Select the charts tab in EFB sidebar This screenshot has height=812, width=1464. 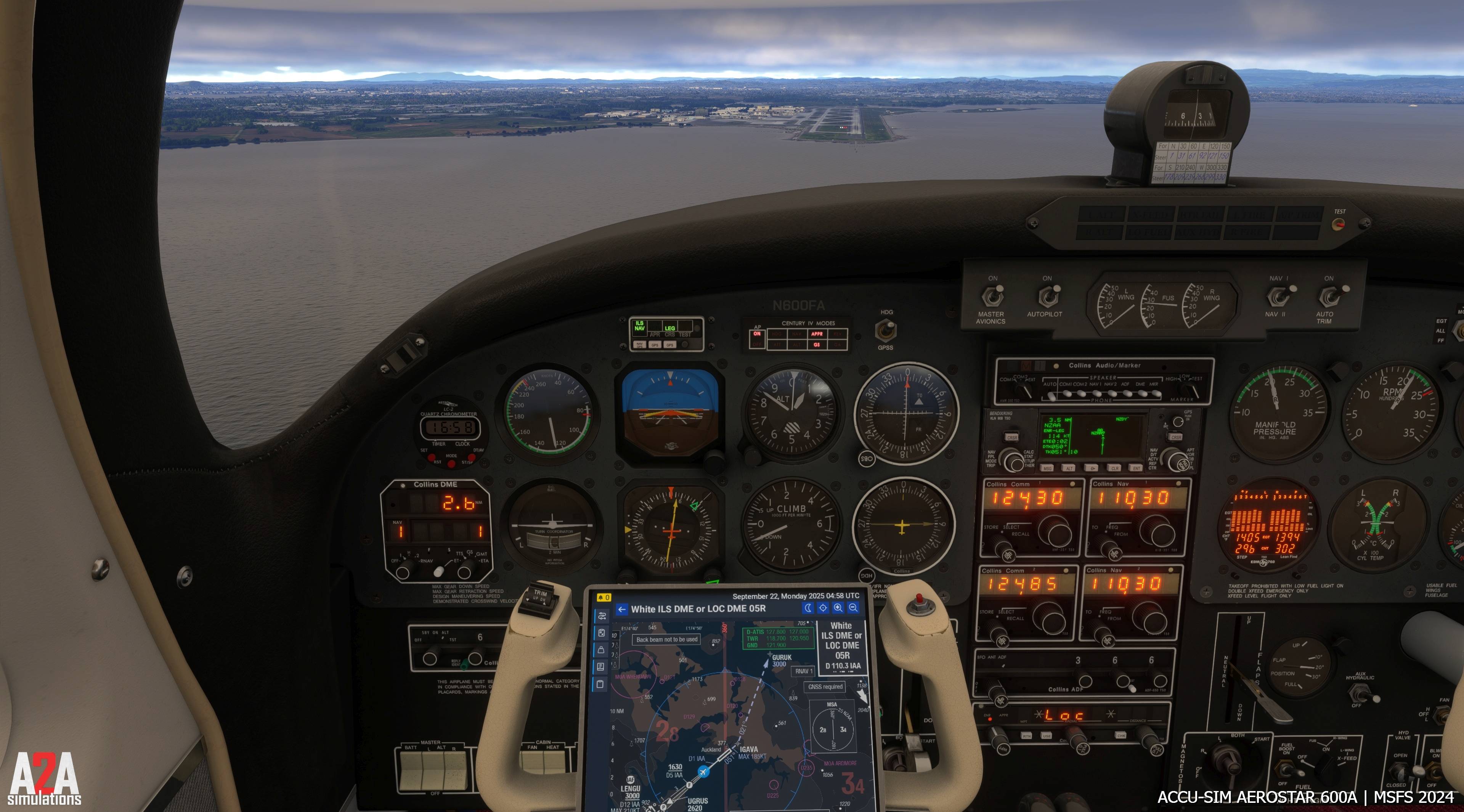click(x=602, y=633)
